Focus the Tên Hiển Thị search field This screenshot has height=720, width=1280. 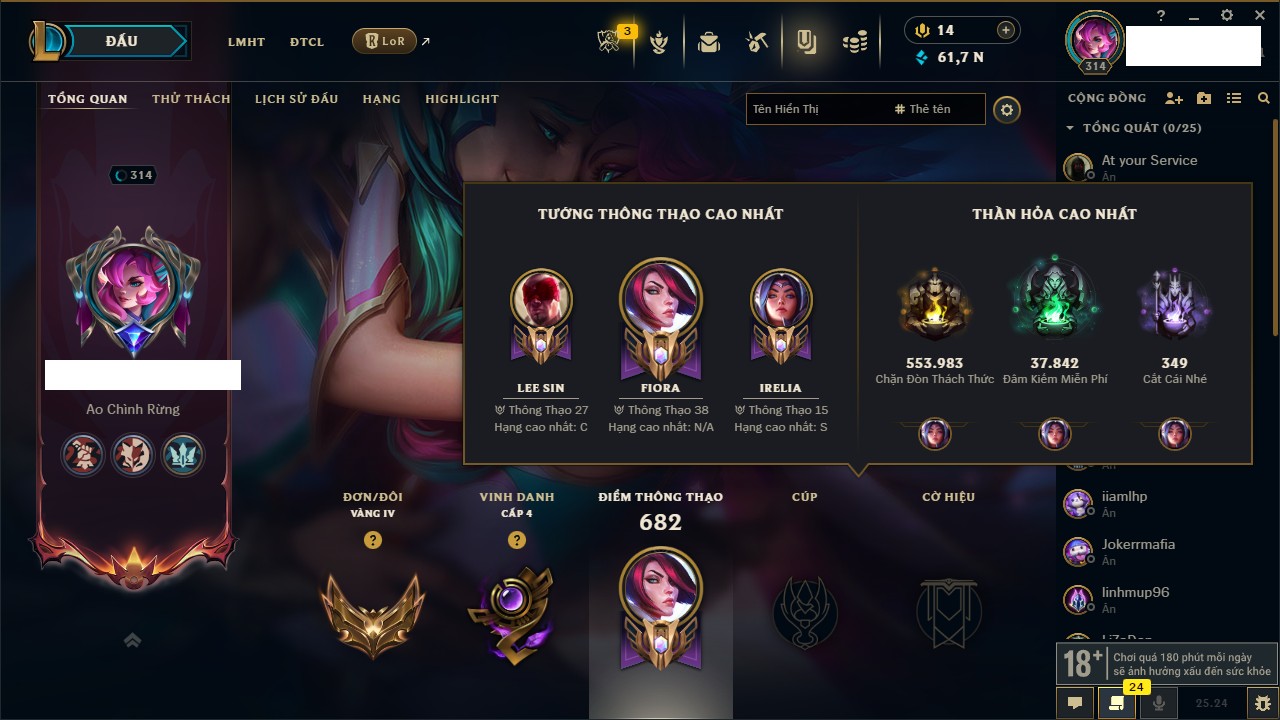pyautogui.click(x=815, y=109)
